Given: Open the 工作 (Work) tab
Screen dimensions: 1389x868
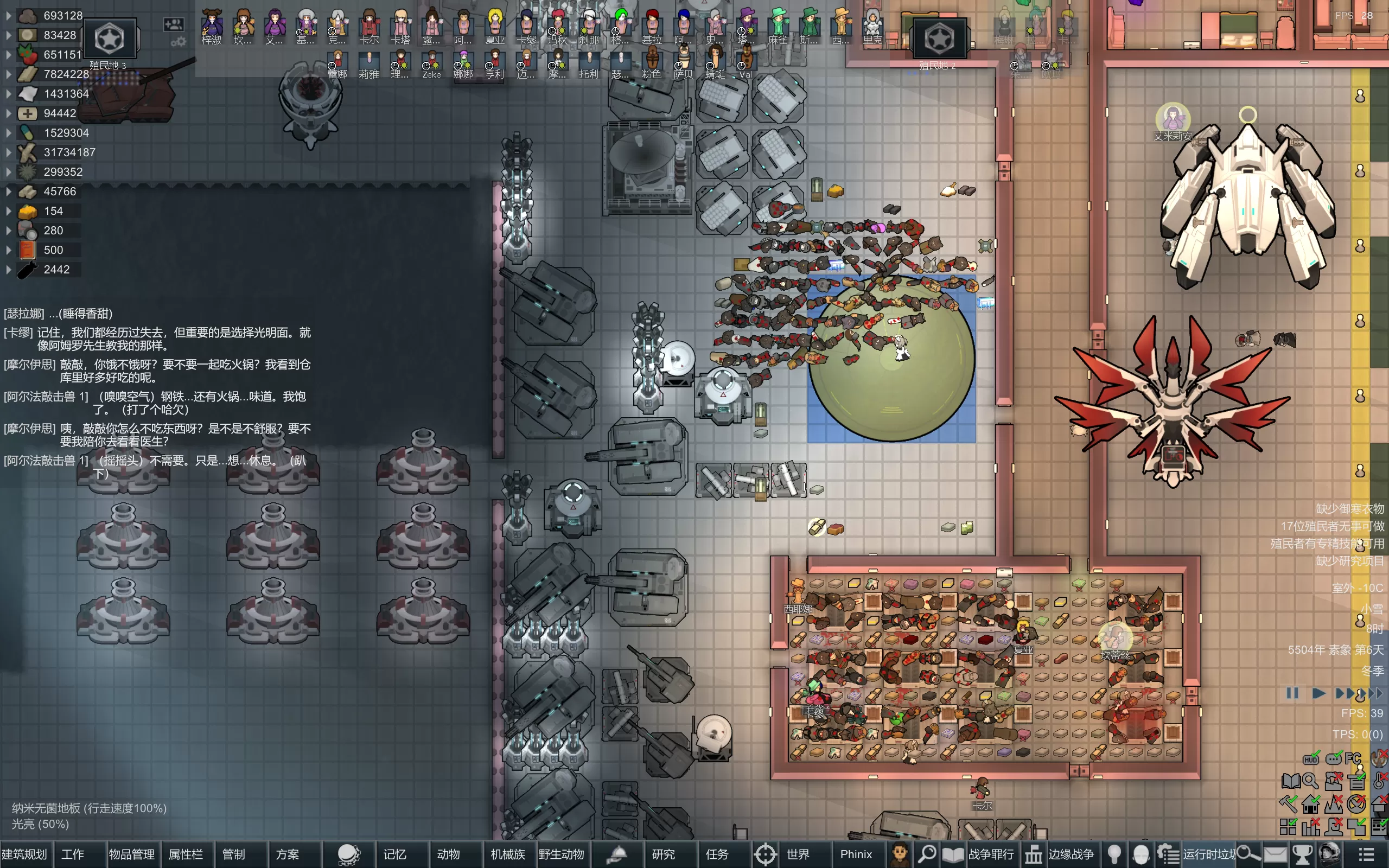Looking at the screenshot, I should tap(73, 854).
